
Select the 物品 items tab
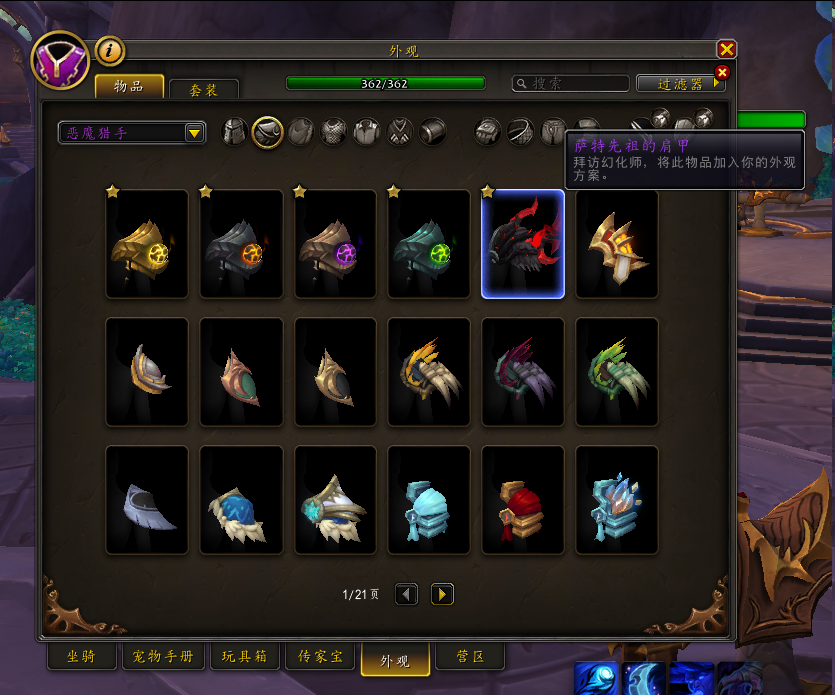[x=129, y=86]
